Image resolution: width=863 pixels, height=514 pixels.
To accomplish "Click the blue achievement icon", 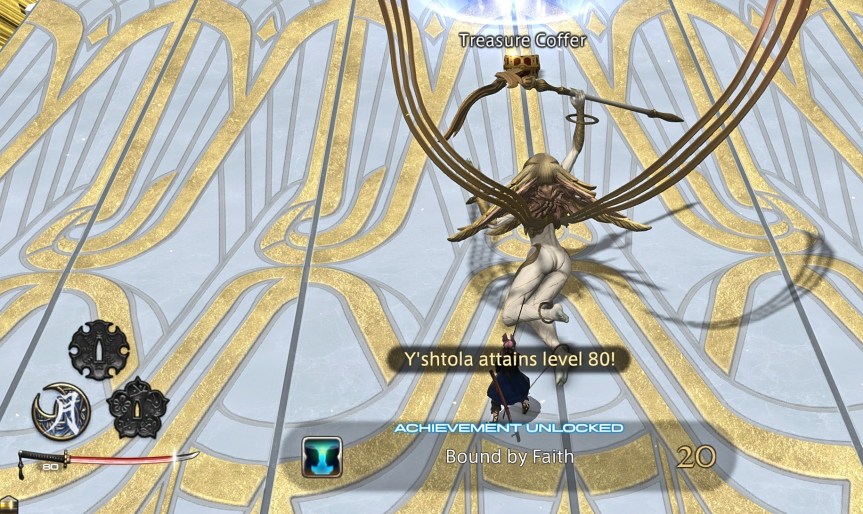I will [322, 456].
